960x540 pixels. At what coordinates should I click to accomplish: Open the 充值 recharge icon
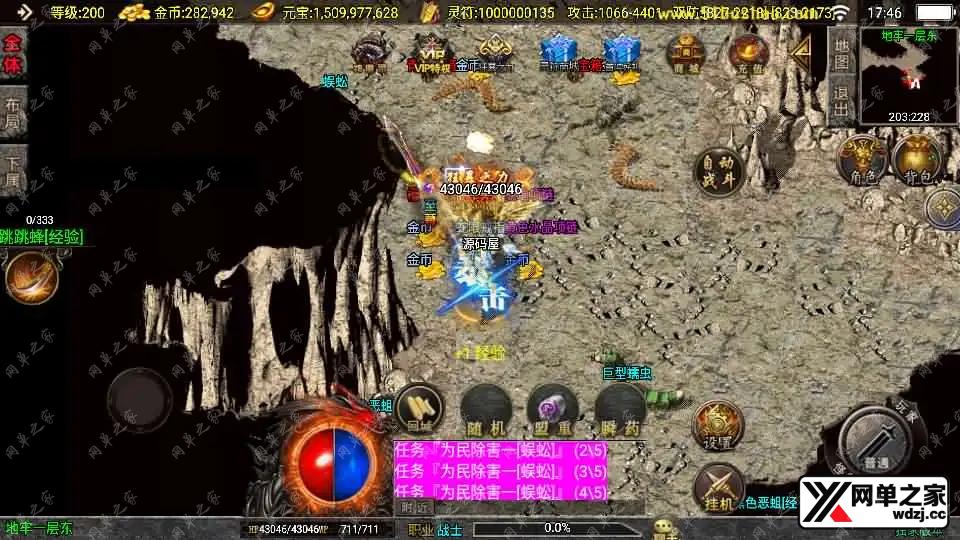pos(747,53)
